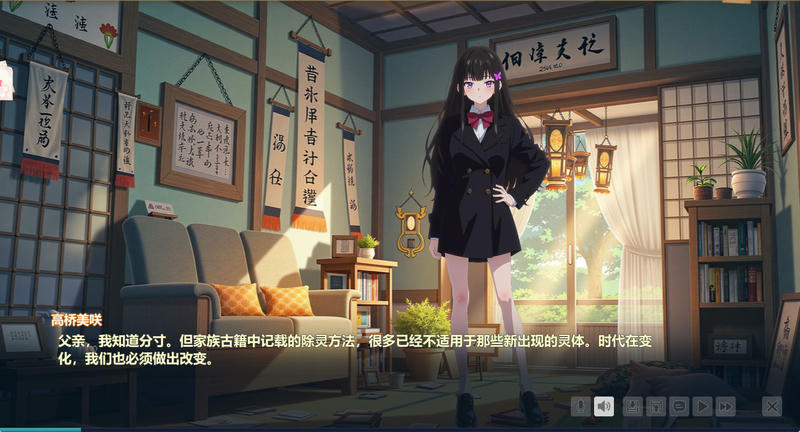Toggle the speaker sound icon
Viewport: 800px width, 432px height.
[x=603, y=406]
